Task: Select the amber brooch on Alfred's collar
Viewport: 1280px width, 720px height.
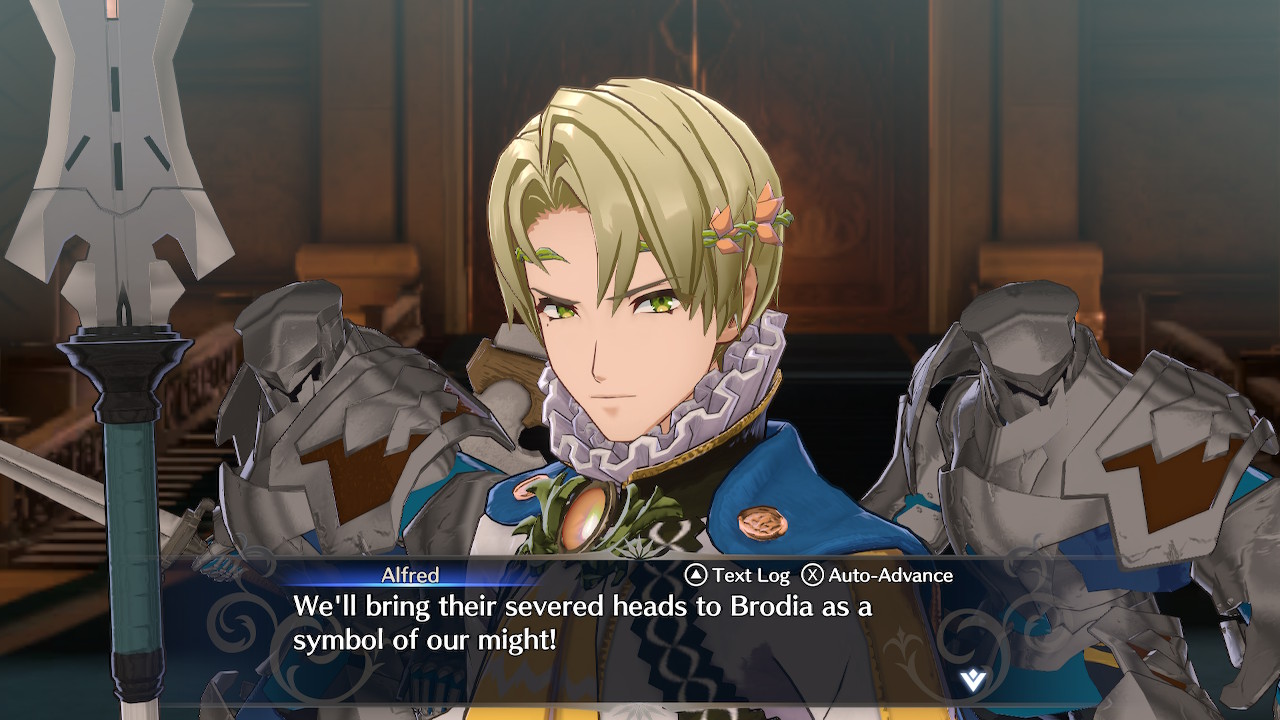Action: coord(583,512)
